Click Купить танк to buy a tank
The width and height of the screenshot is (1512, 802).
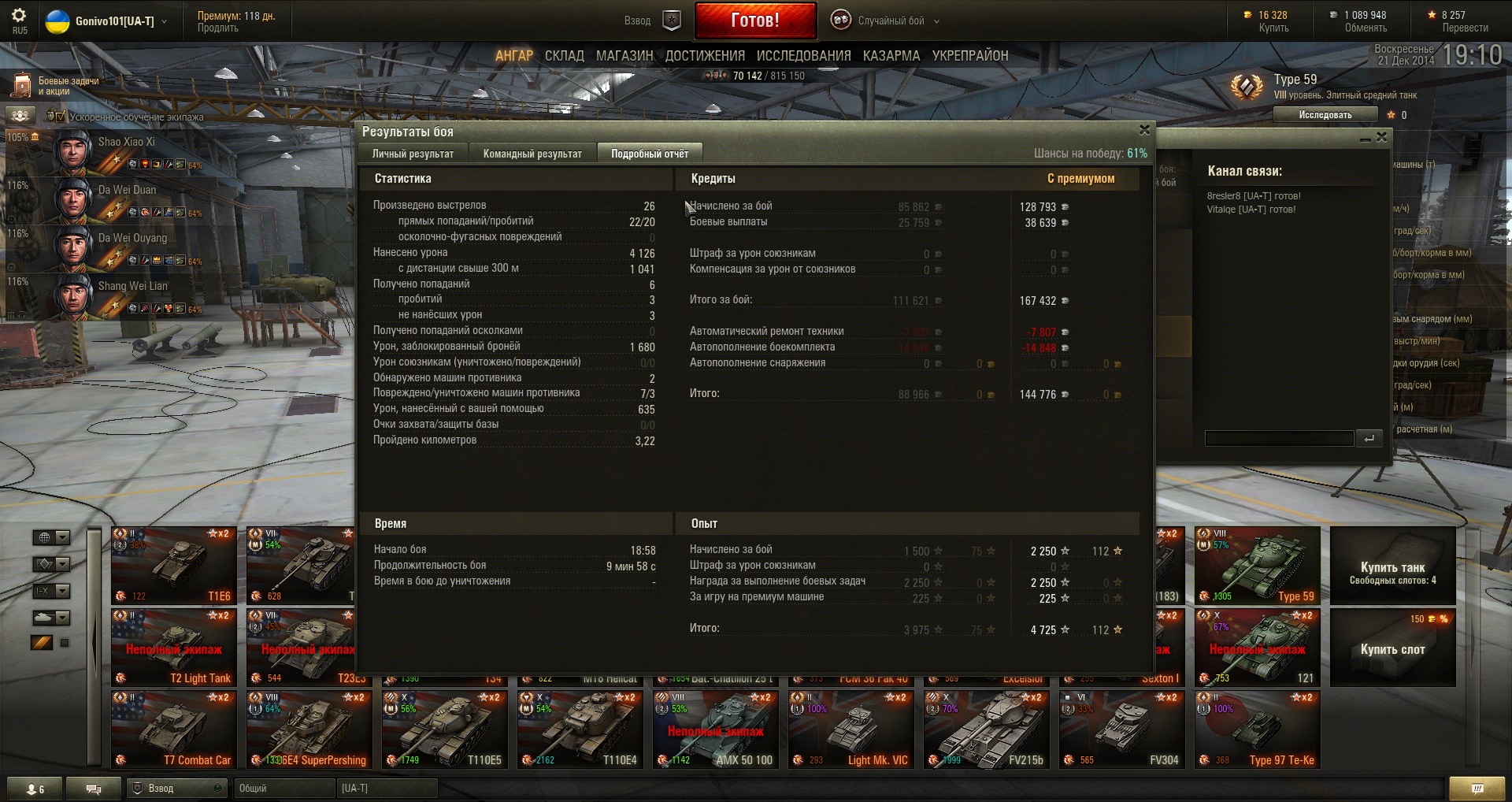pyautogui.click(x=1392, y=566)
